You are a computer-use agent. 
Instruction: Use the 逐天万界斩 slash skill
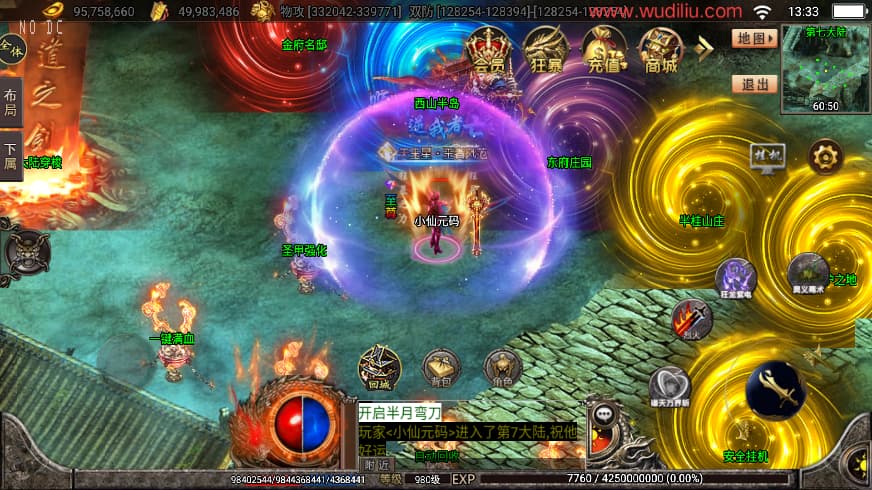click(669, 386)
